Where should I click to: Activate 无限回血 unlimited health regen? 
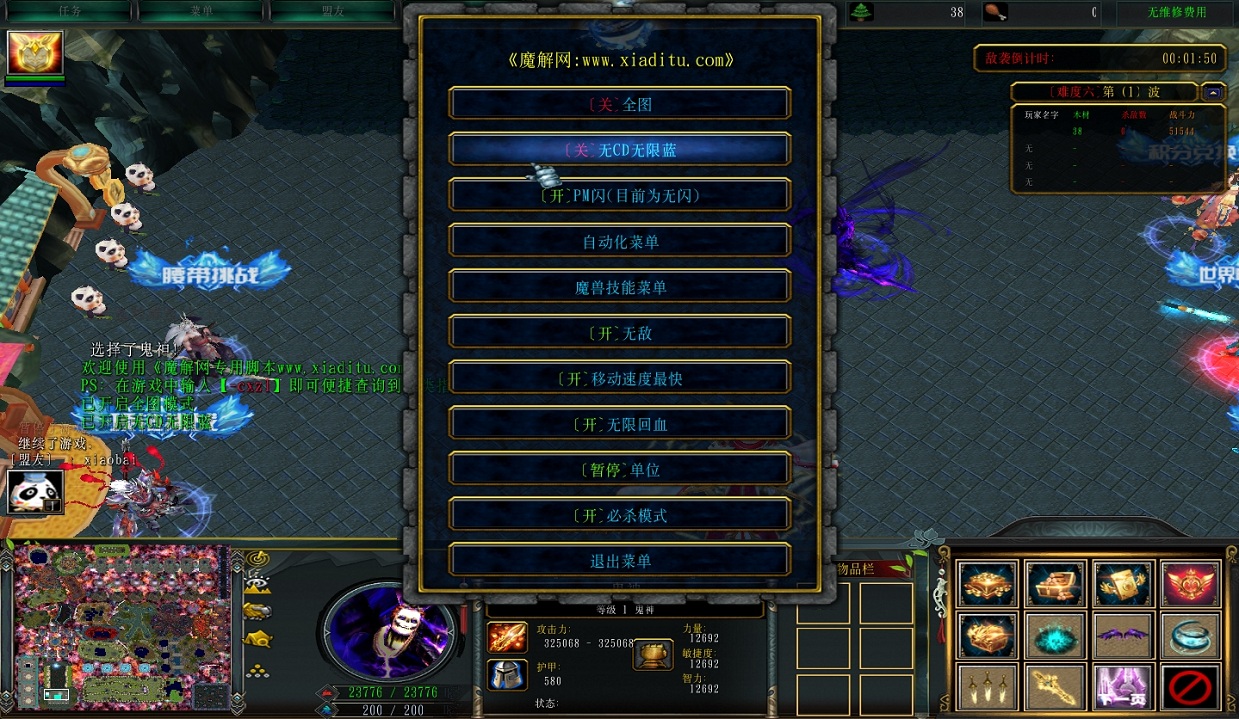click(620, 425)
